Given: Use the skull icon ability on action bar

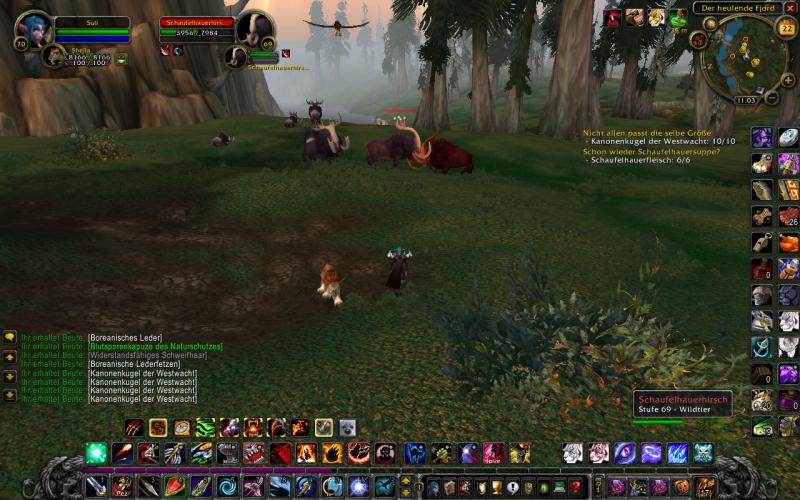Looking at the screenshot, I should [703, 453].
